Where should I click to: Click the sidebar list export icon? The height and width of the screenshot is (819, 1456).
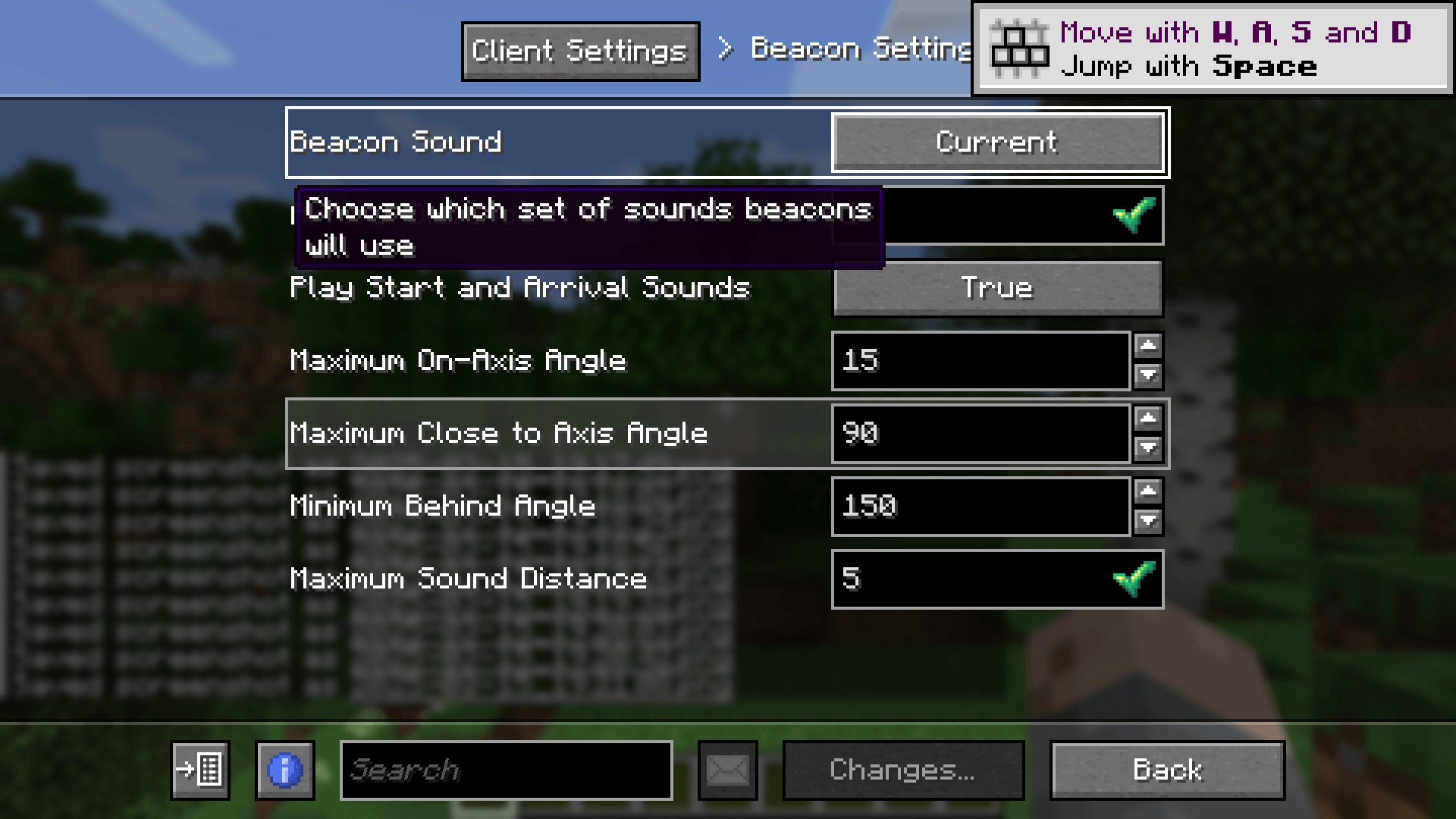tap(200, 770)
